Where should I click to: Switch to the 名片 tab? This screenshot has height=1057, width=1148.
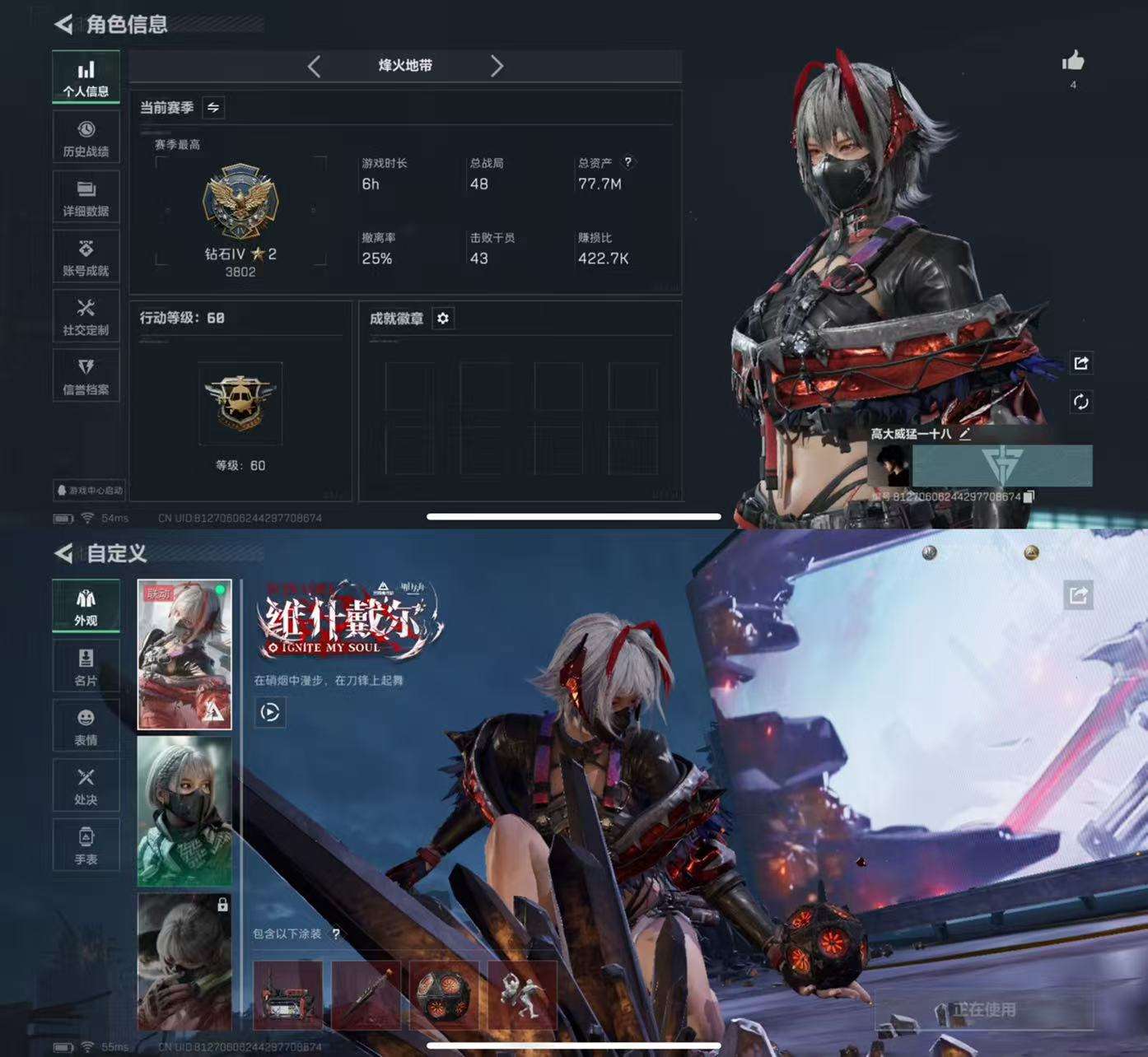pos(86,665)
